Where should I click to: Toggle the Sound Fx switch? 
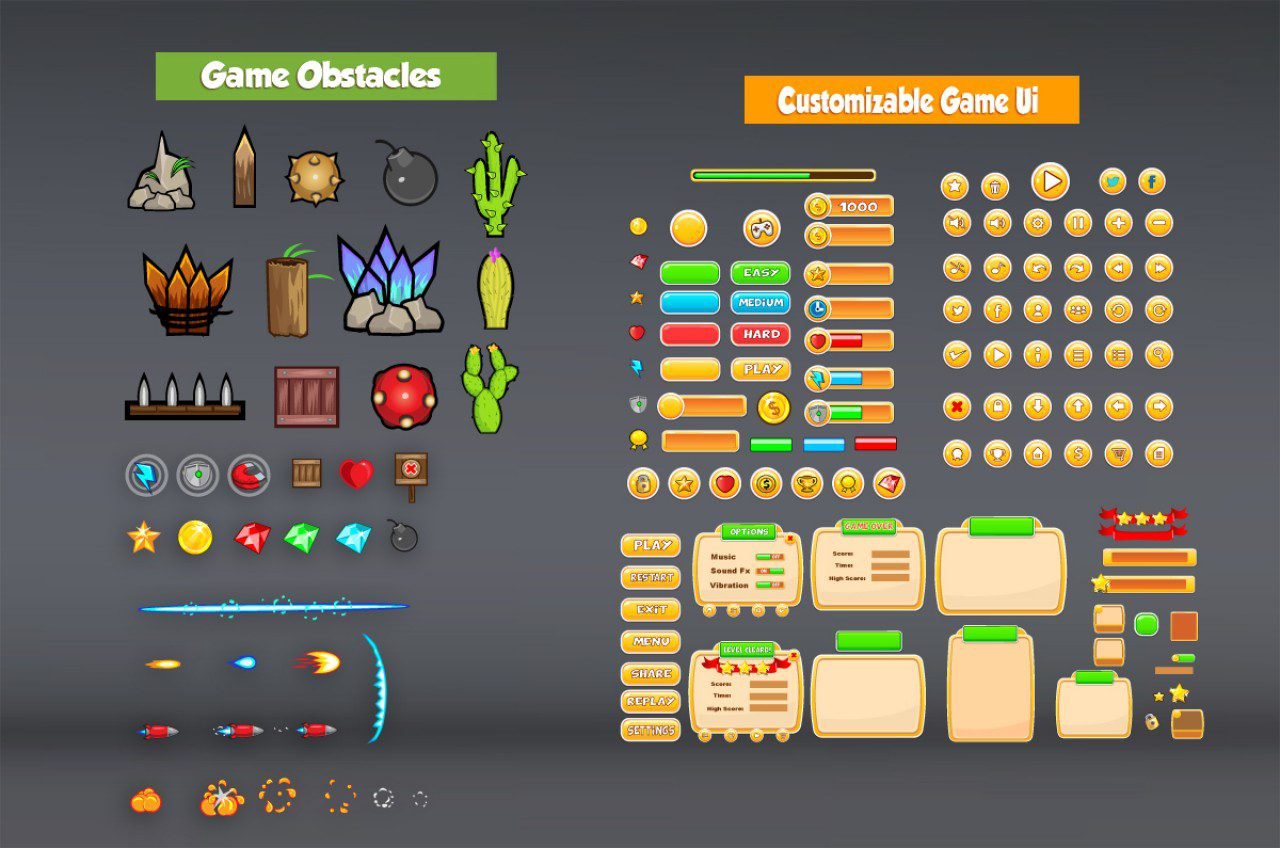point(769,571)
